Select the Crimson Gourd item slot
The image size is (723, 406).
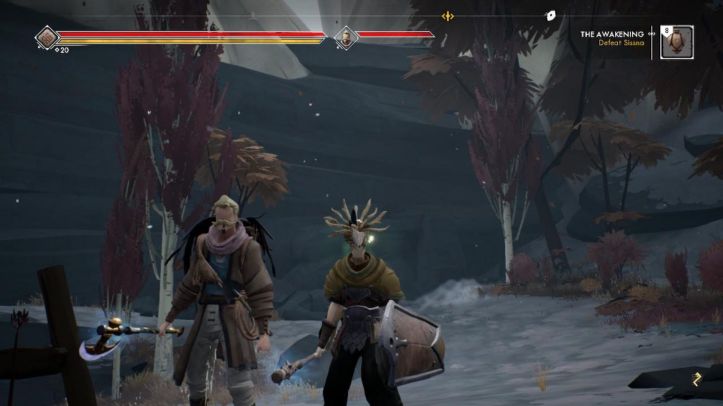point(677,42)
